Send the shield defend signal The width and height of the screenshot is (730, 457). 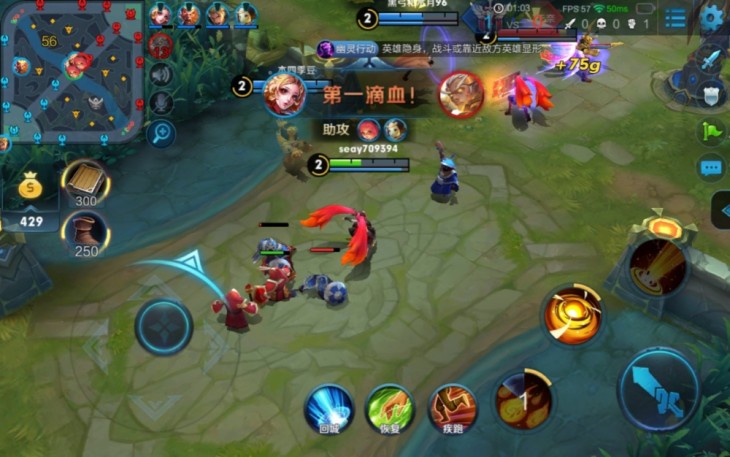(711, 94)
